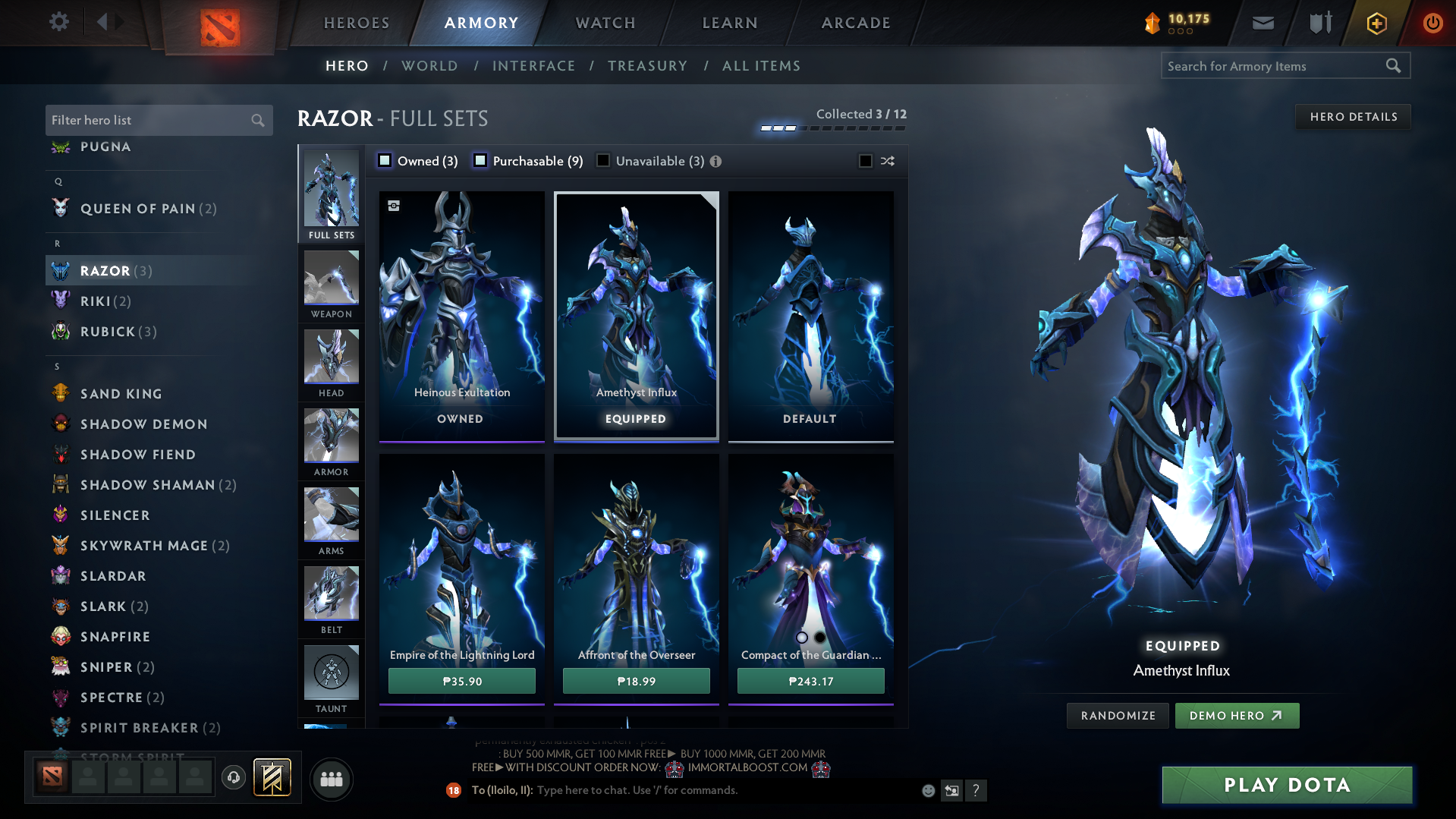Switch to the WATCH tab
This screenshot has width=1456, height=819.
tap(603, 23)
